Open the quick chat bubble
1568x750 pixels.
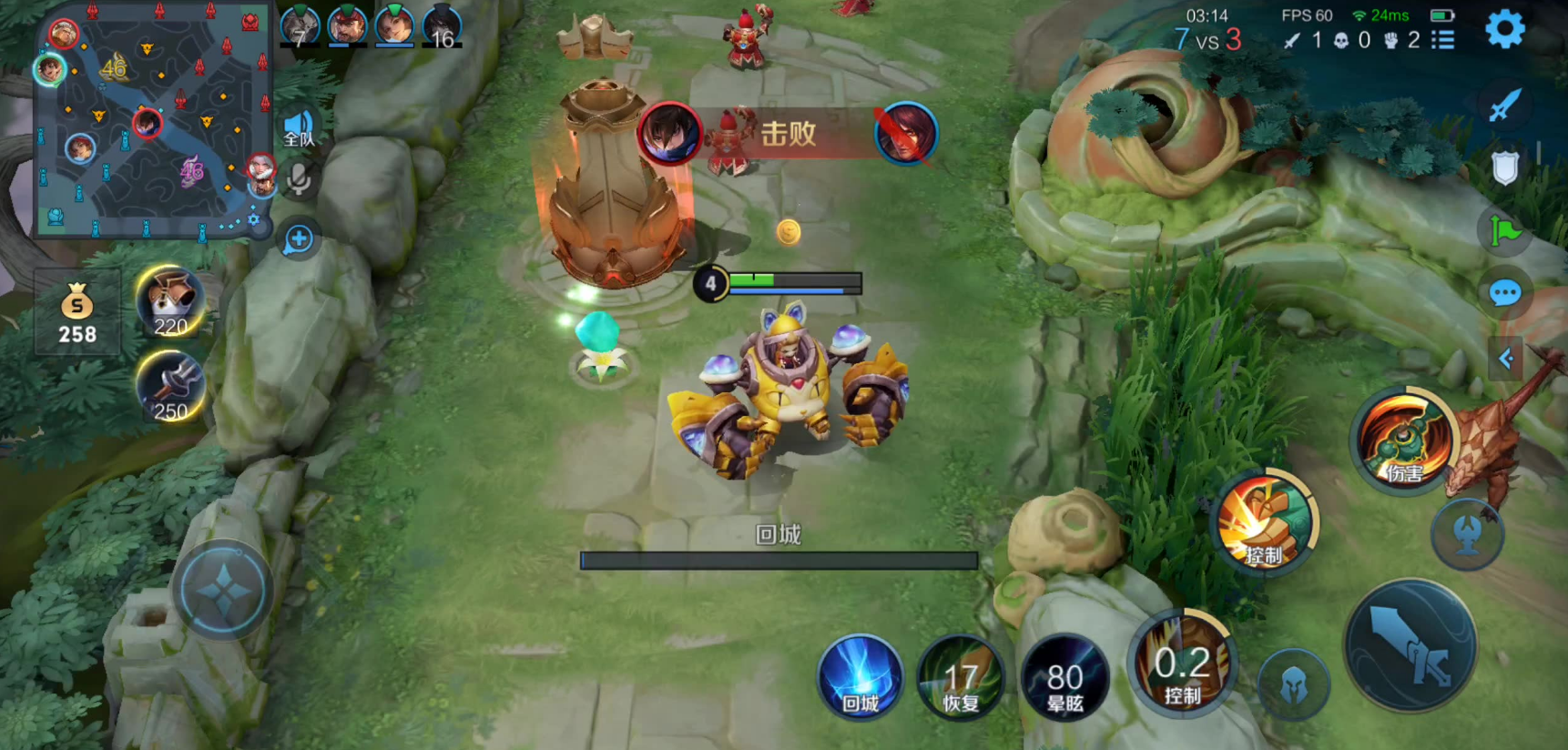pyautogui.click(x=1504, y=293)
